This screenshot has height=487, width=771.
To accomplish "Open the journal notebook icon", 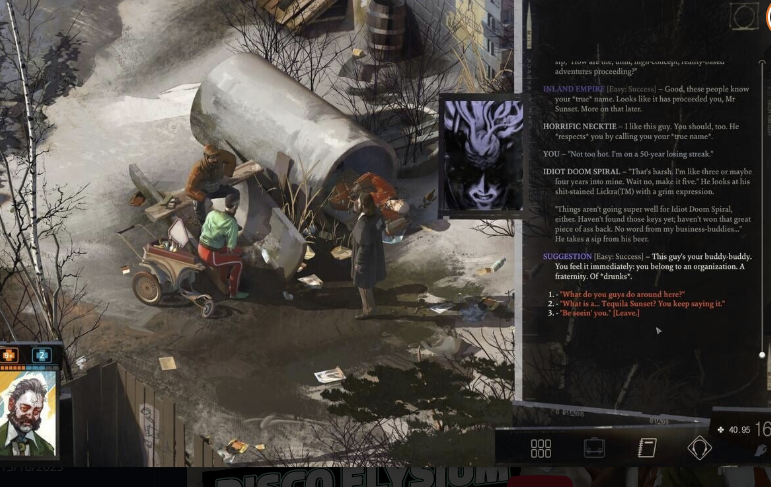I will coord(647,448).
